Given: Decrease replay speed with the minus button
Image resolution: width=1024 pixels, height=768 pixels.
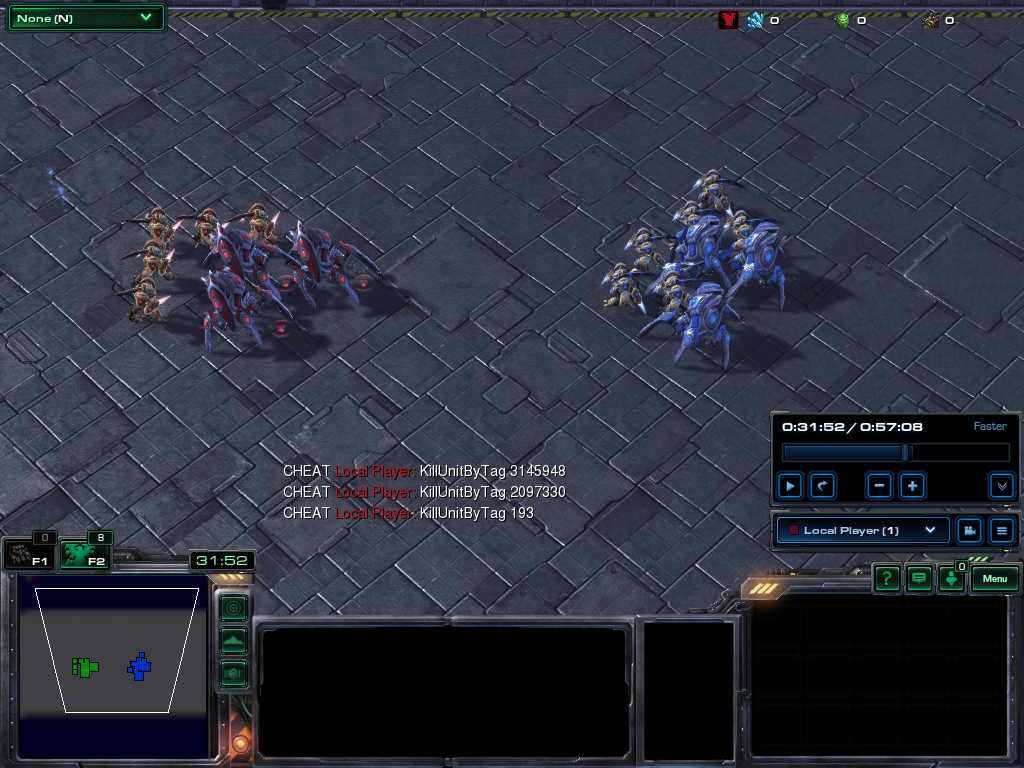Looking at the screenshot, I should 880,486.
